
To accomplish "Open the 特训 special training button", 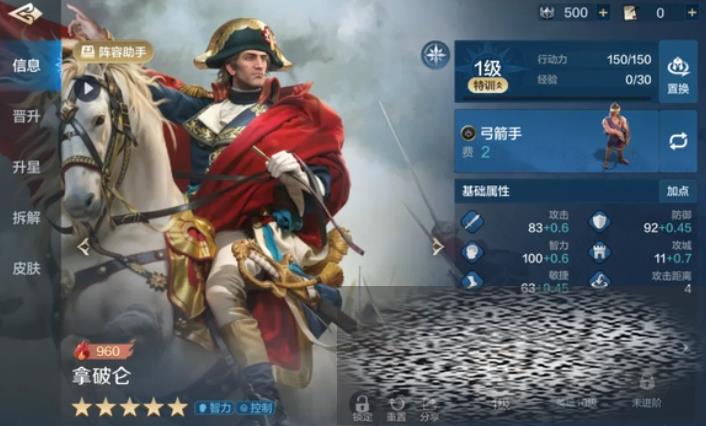I will point(490,86).
